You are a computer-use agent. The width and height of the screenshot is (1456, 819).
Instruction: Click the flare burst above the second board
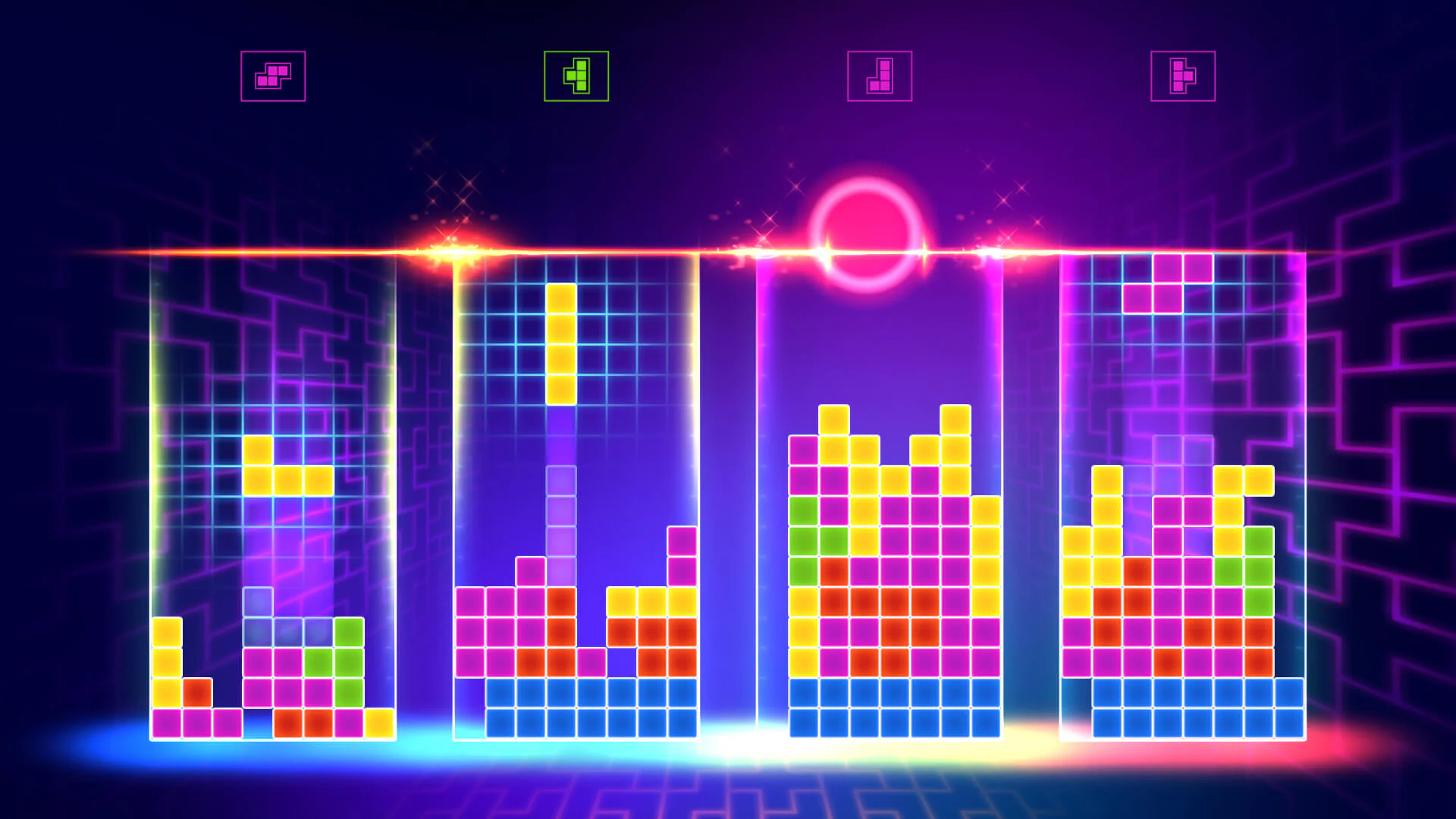[449, 250]
